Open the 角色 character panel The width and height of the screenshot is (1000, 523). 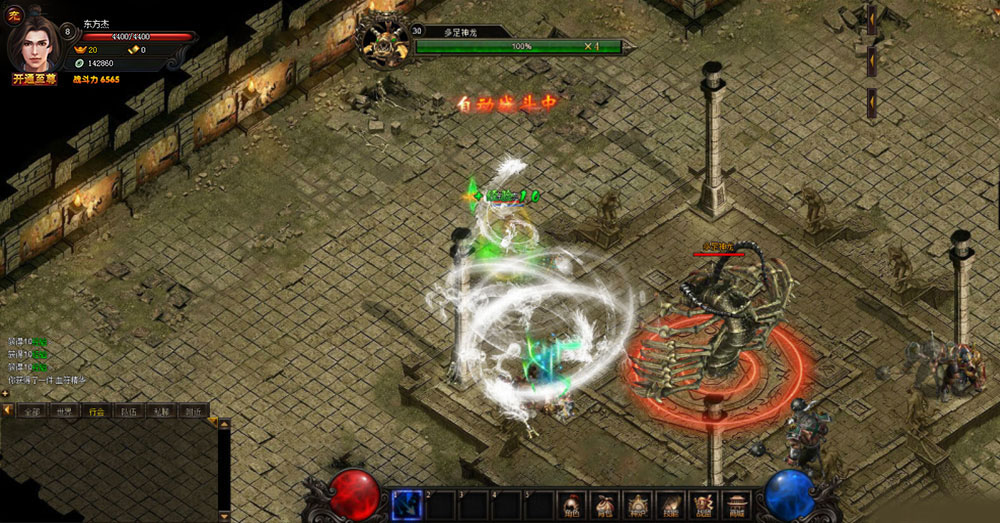pyautogui.click(x=570, y=504)
